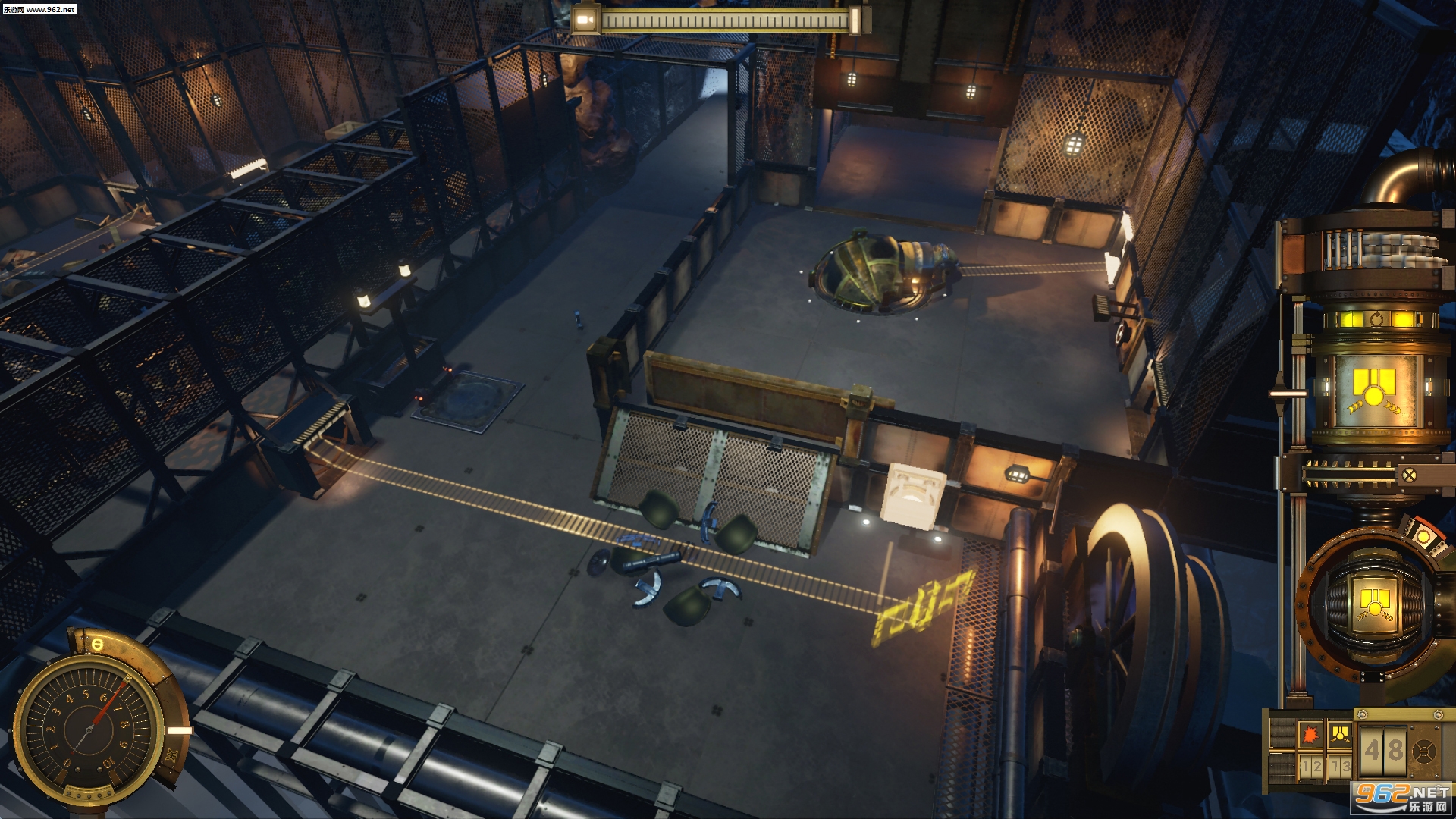The width and height of the screenshot is (1456, 819).
Task: Select the orange explosion ammo icon
Action: point(1310,734)
